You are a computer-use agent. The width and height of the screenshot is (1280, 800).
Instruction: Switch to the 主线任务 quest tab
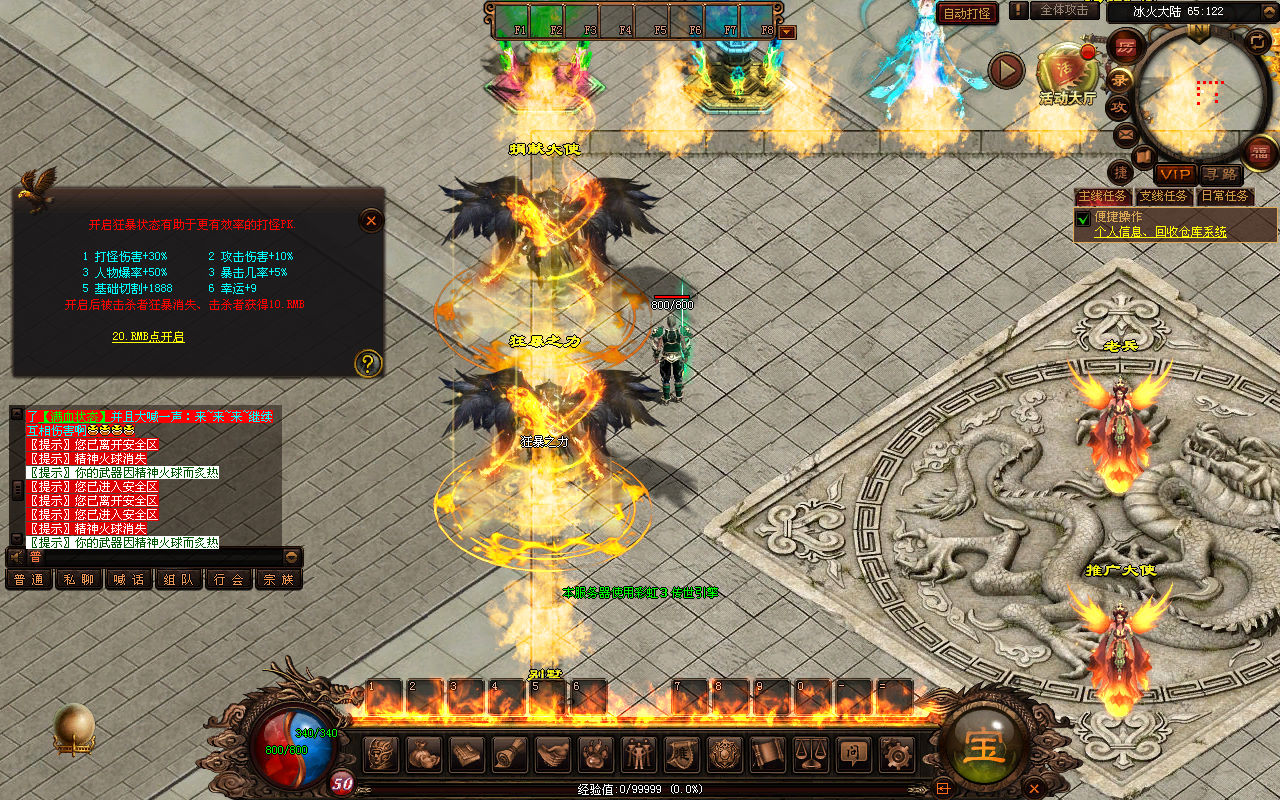coord(1103,196)
